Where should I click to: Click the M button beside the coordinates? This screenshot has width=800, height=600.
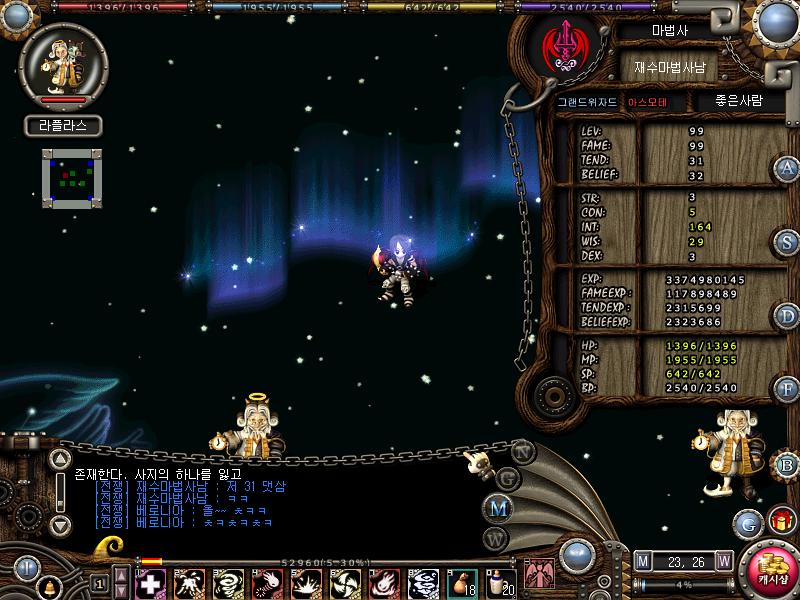tap(643, 559)
